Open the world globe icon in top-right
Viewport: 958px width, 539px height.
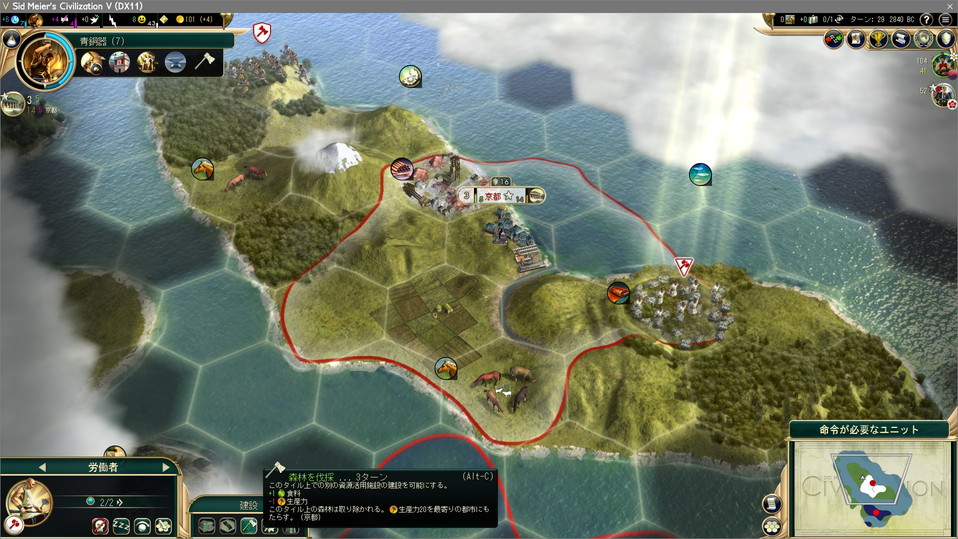click(x=923, y=40)
